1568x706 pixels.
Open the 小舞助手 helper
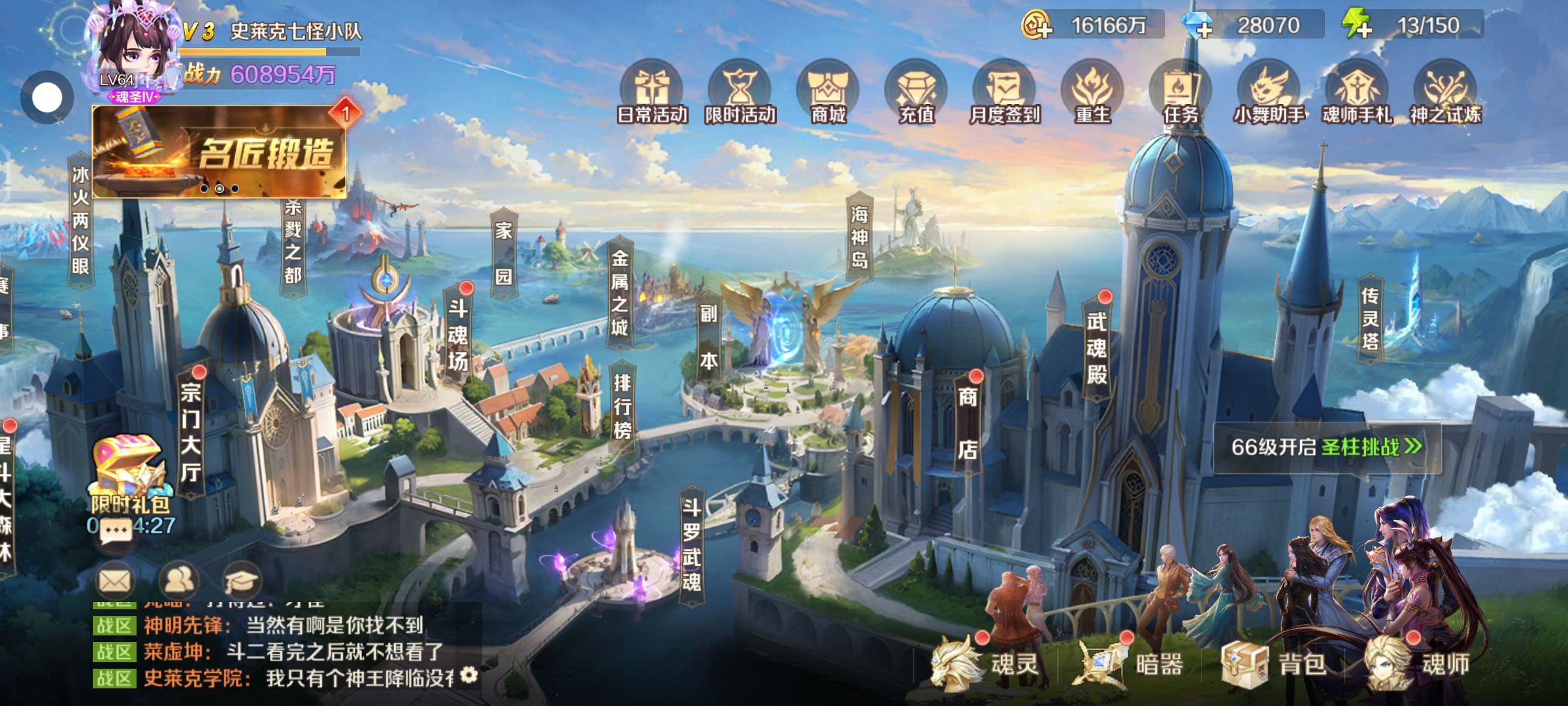(x=1269, y=93)
